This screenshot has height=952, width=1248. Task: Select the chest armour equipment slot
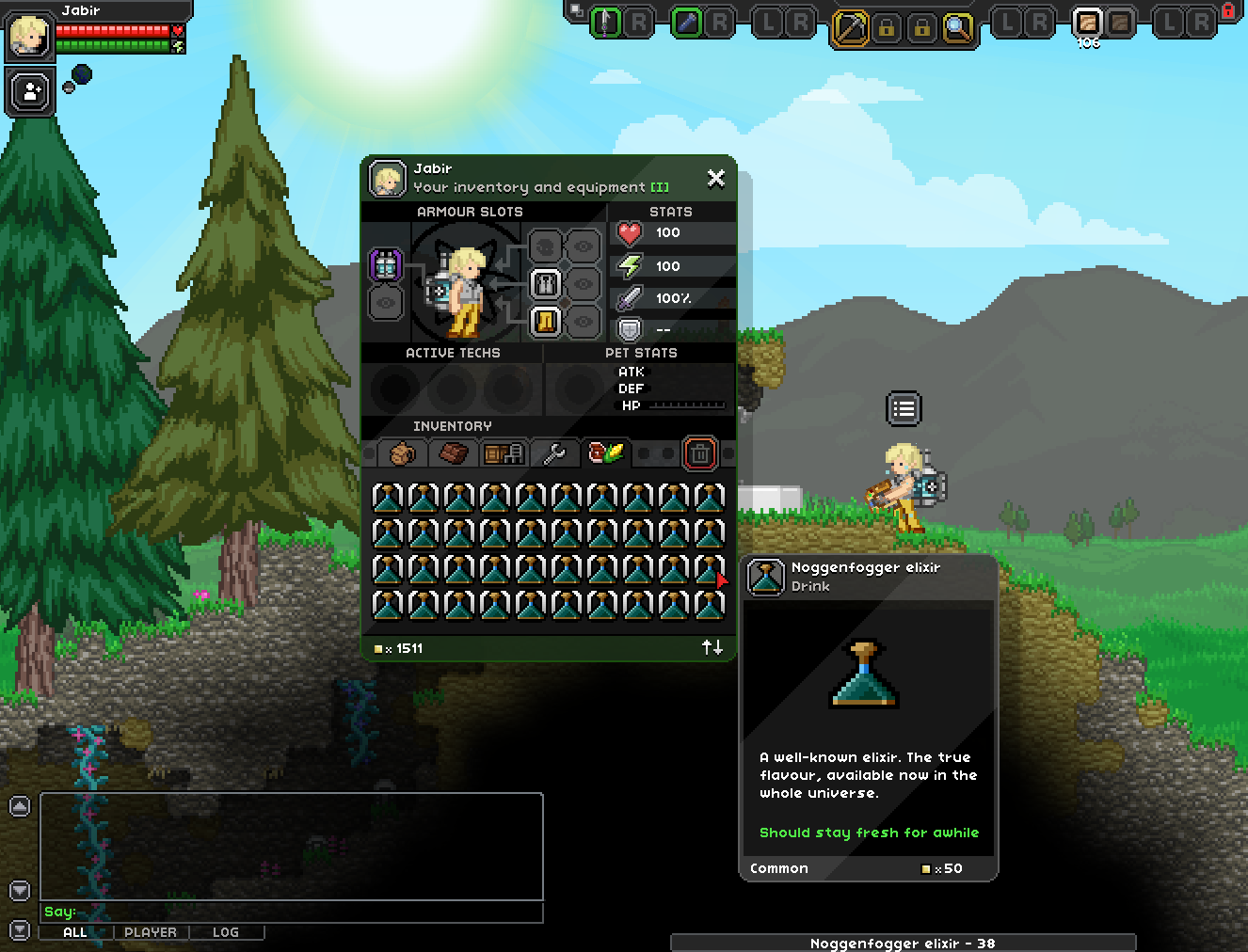(x=547, y=283)
